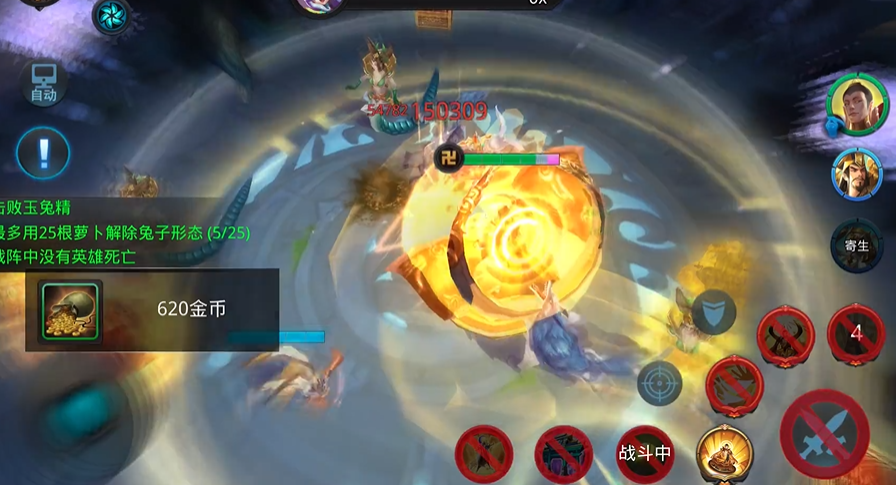896x485 pixels.
Task: Tap the teal swirl icon at top
Action: pos(111,15)
